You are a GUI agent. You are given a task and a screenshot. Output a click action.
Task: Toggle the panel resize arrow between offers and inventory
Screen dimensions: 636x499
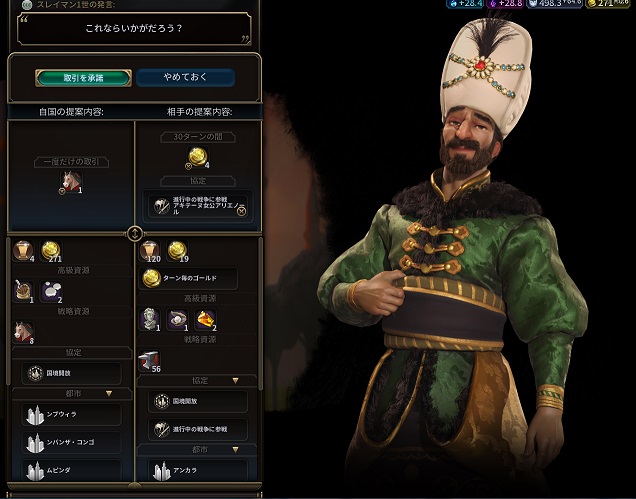pos(135,234)
